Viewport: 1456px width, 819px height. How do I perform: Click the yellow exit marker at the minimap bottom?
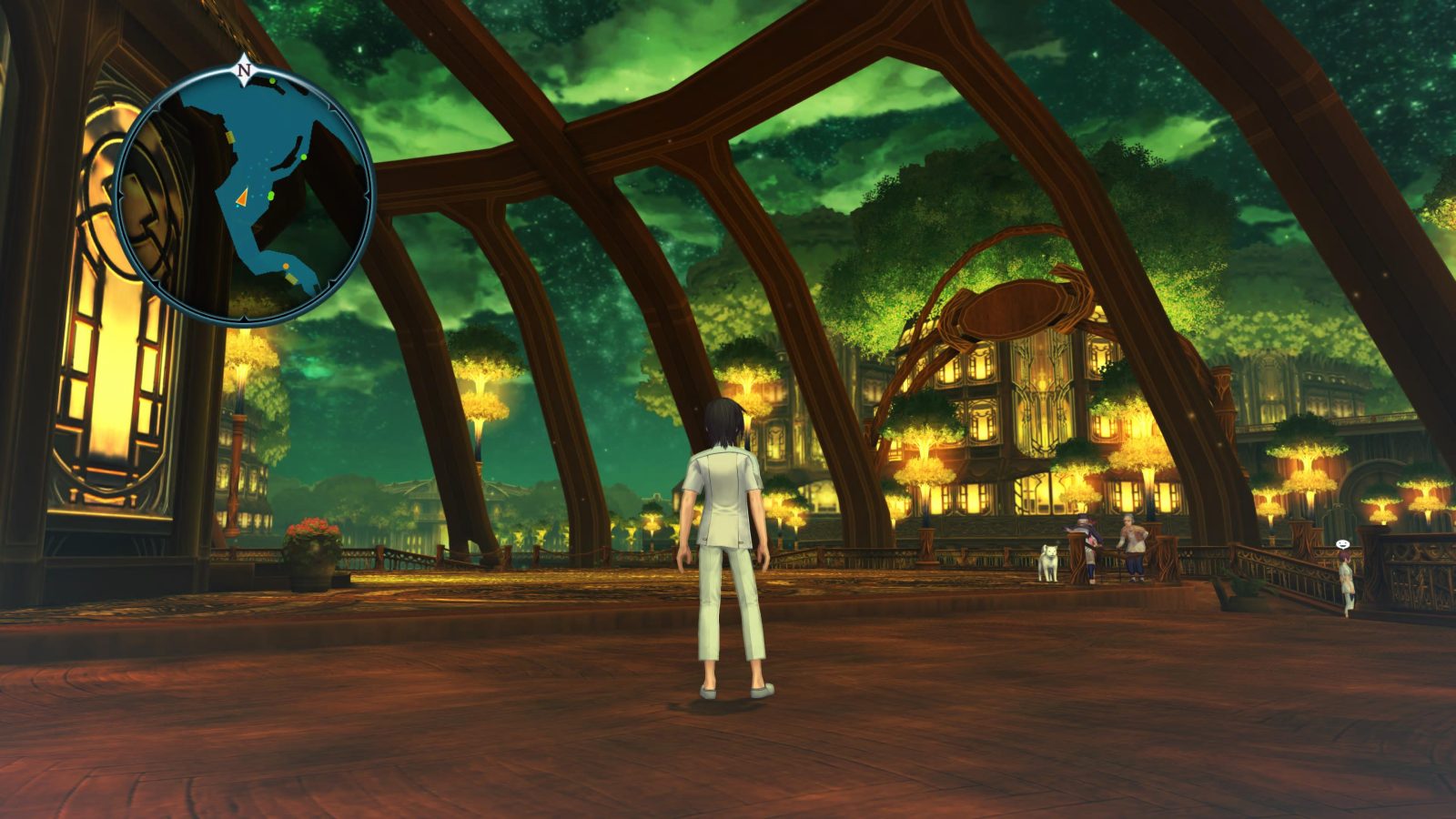pyautogui.click(x=292, y=278)
